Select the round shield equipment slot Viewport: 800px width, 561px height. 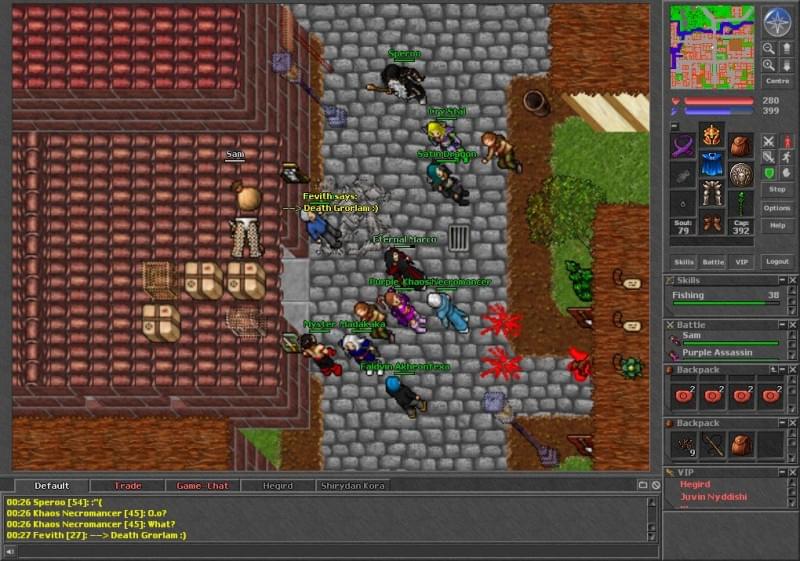coord(740,175)
